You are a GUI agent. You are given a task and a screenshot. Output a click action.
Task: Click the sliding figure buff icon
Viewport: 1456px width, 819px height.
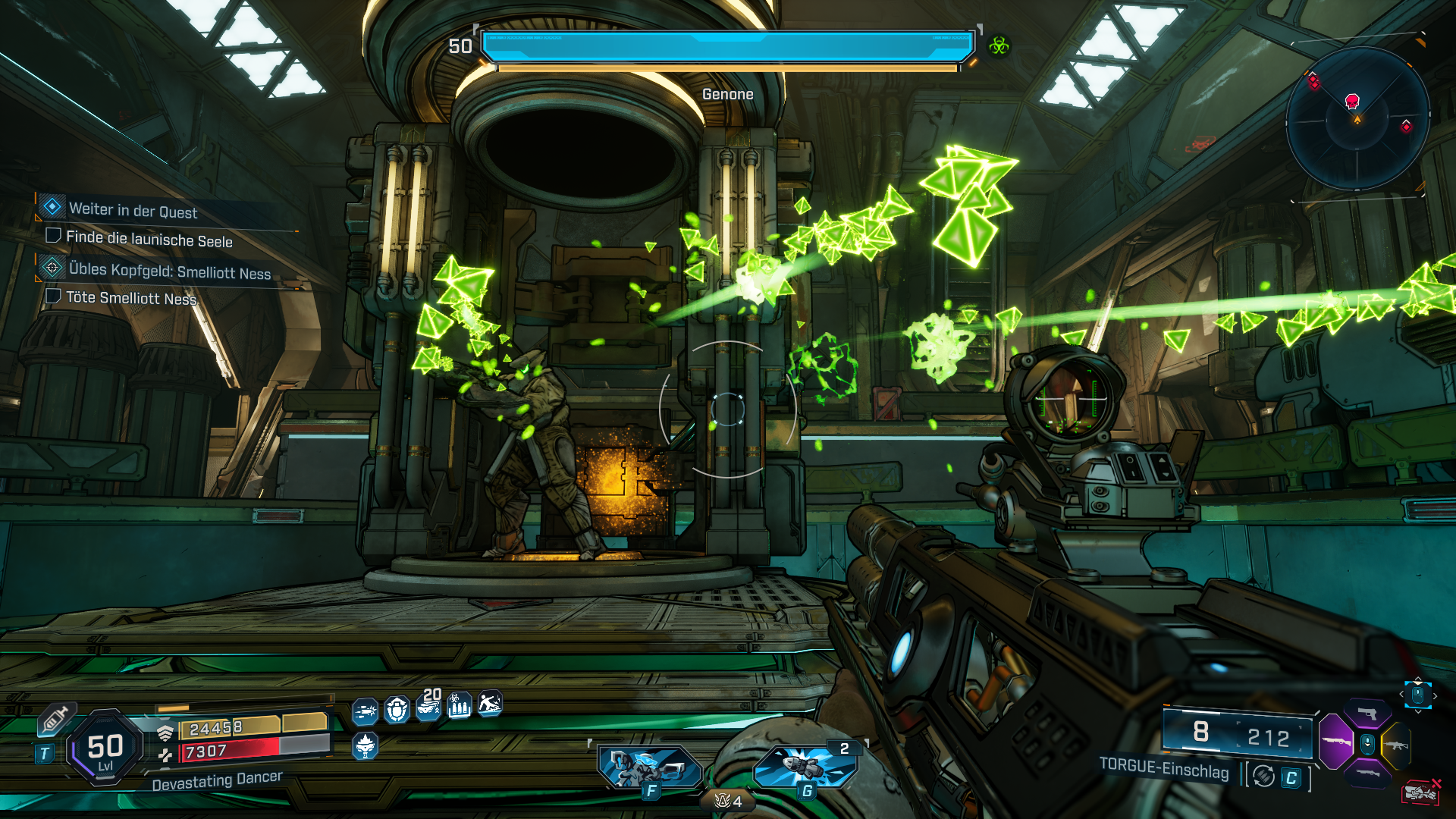click(490, 704)
